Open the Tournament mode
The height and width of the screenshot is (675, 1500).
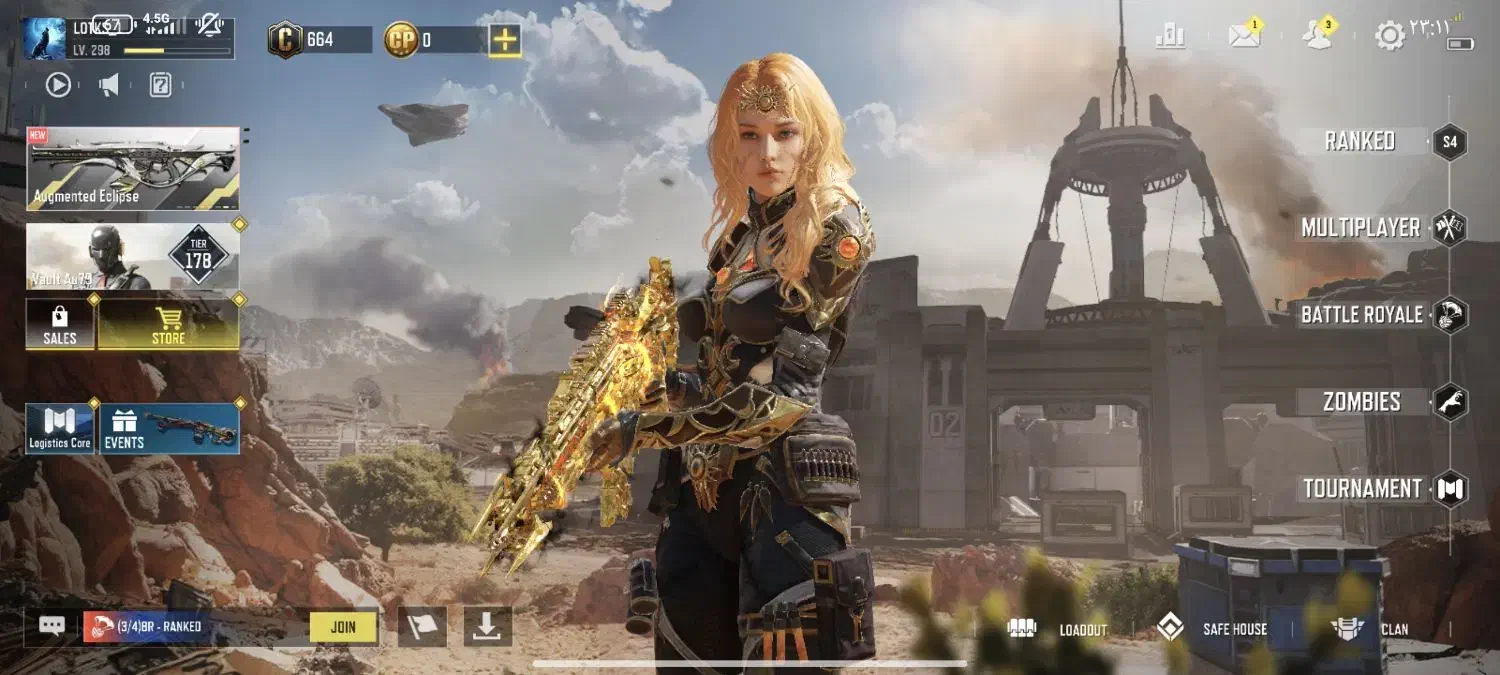pos(1362,489)
